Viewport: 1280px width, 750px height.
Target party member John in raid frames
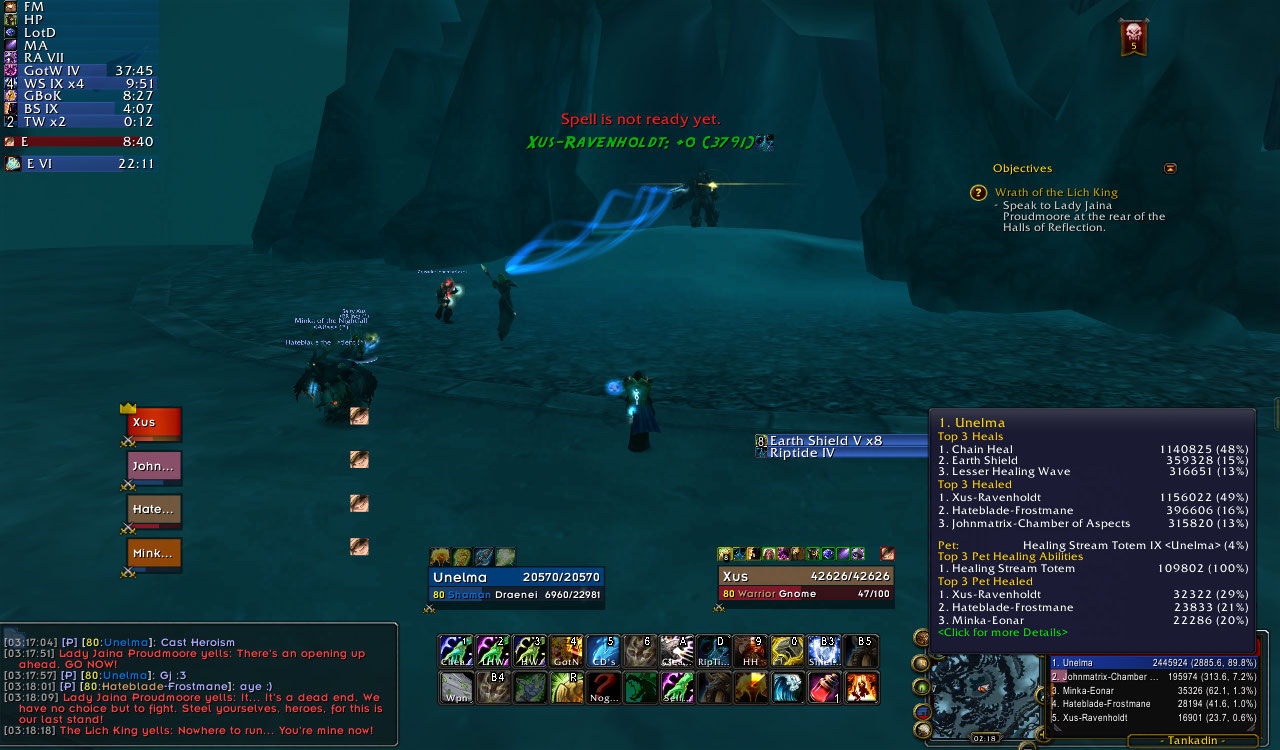pyautogui.click(x=154, y=466)
